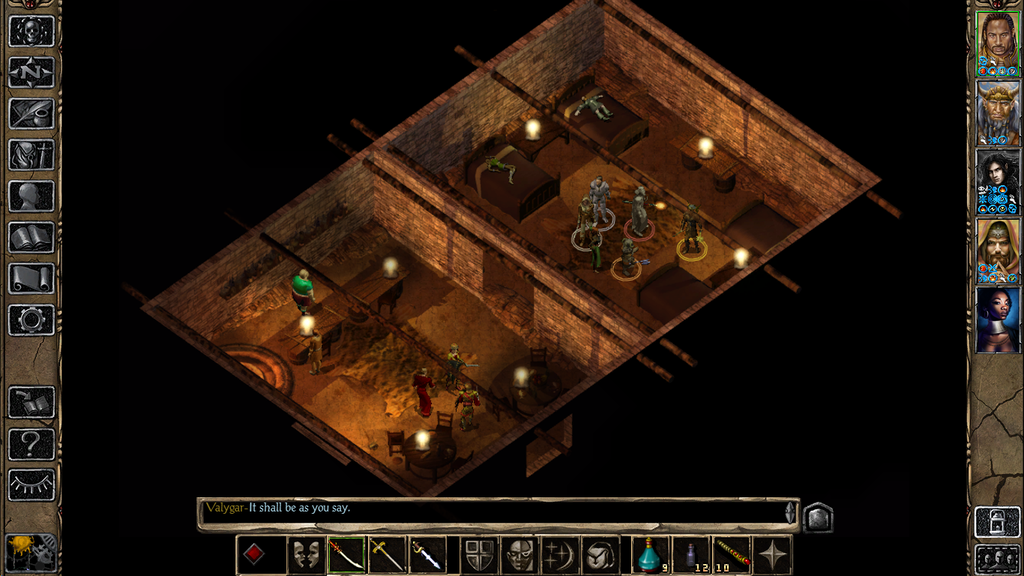Activate the stealth masks button
The width and height of the screenshot is (1024, 576).
click(x=307, y=554)
